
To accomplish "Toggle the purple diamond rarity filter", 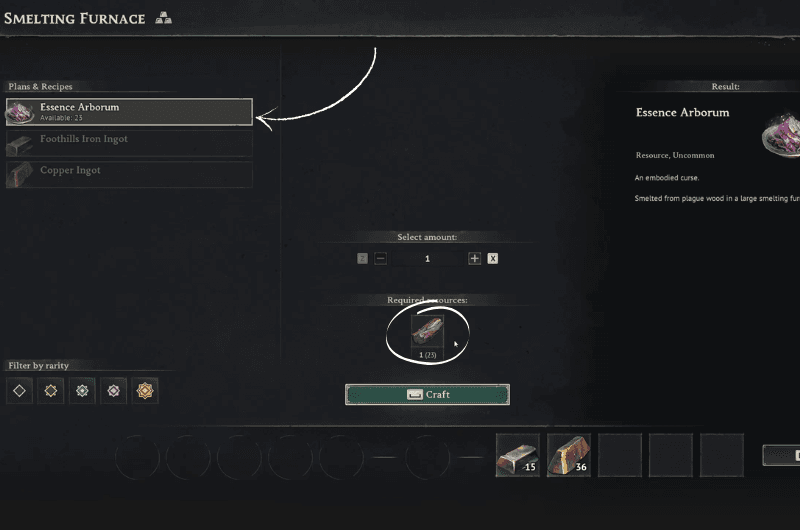I will (114, 390).
